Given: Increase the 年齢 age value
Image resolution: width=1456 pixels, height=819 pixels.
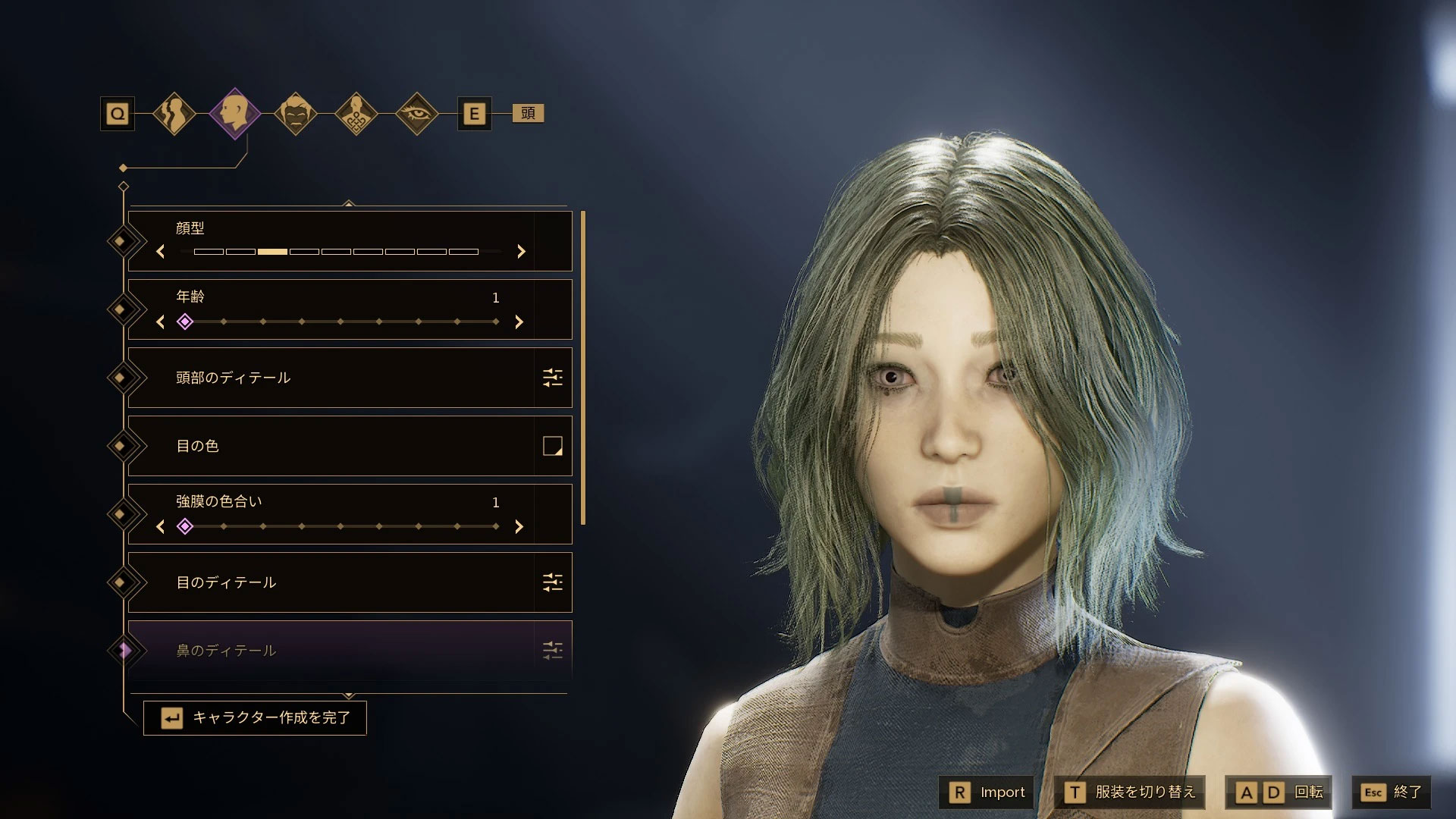Looking at the screenshot, I should (519, 322).
